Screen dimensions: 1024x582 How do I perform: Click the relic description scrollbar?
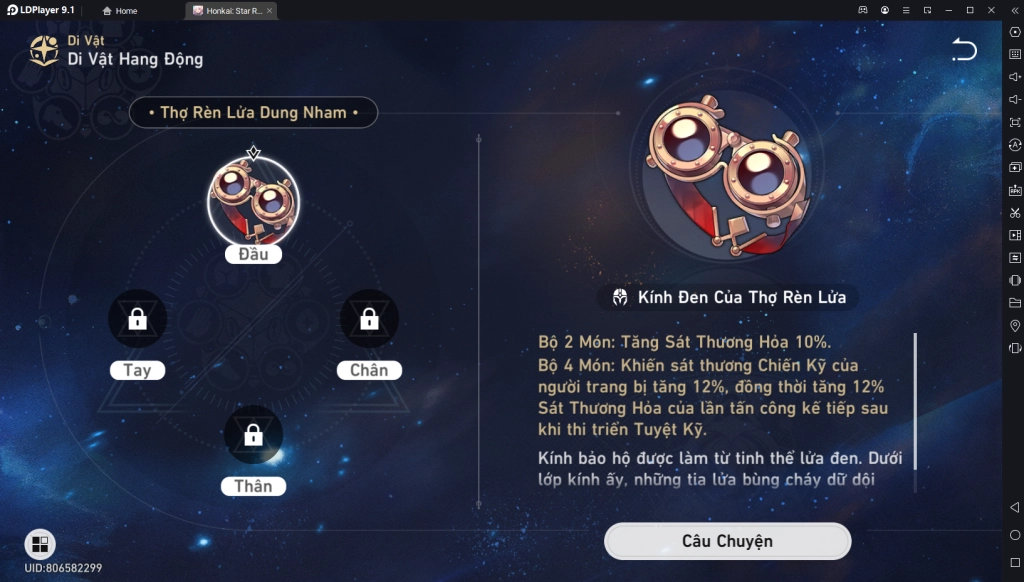[914, 400]
